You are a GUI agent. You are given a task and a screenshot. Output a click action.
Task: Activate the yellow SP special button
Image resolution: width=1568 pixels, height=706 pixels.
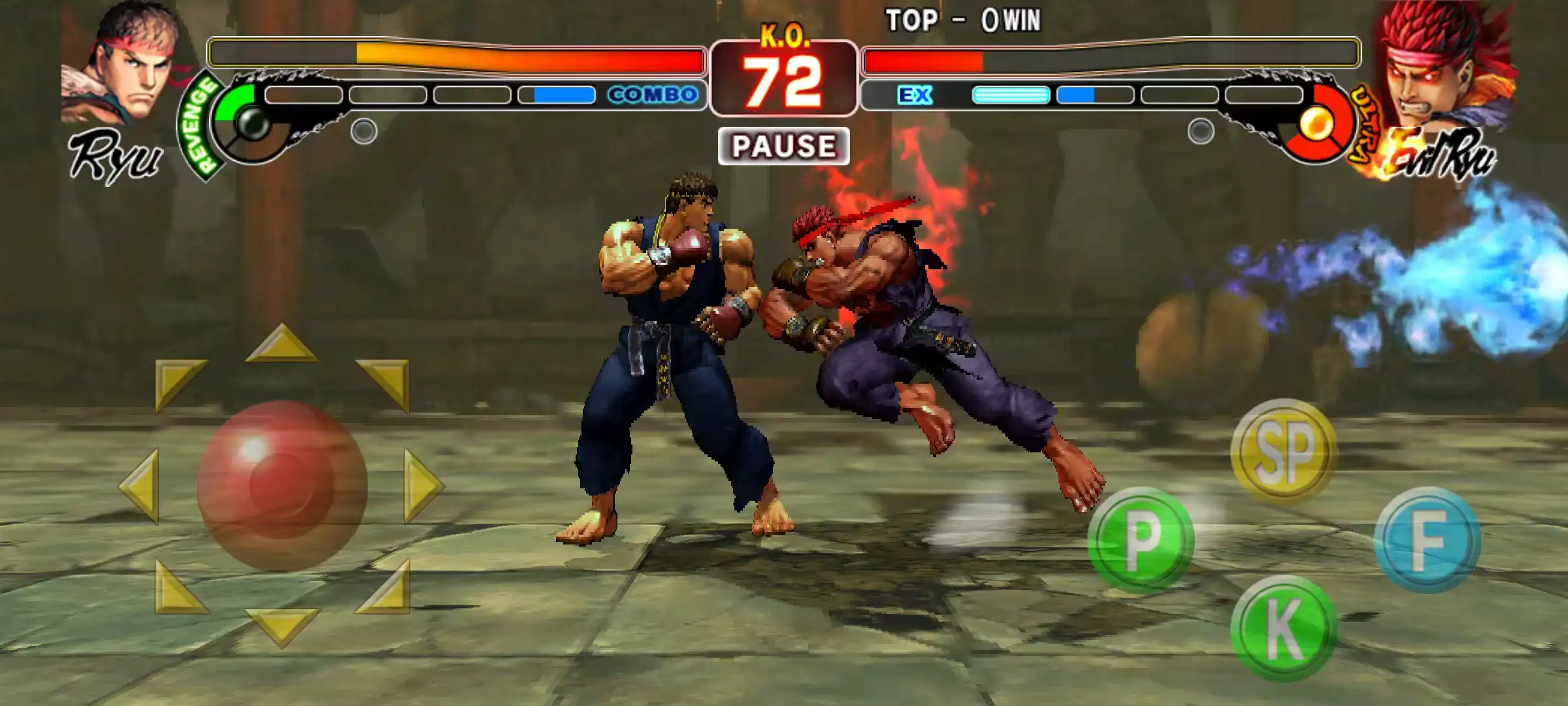tap(1283, 451)
